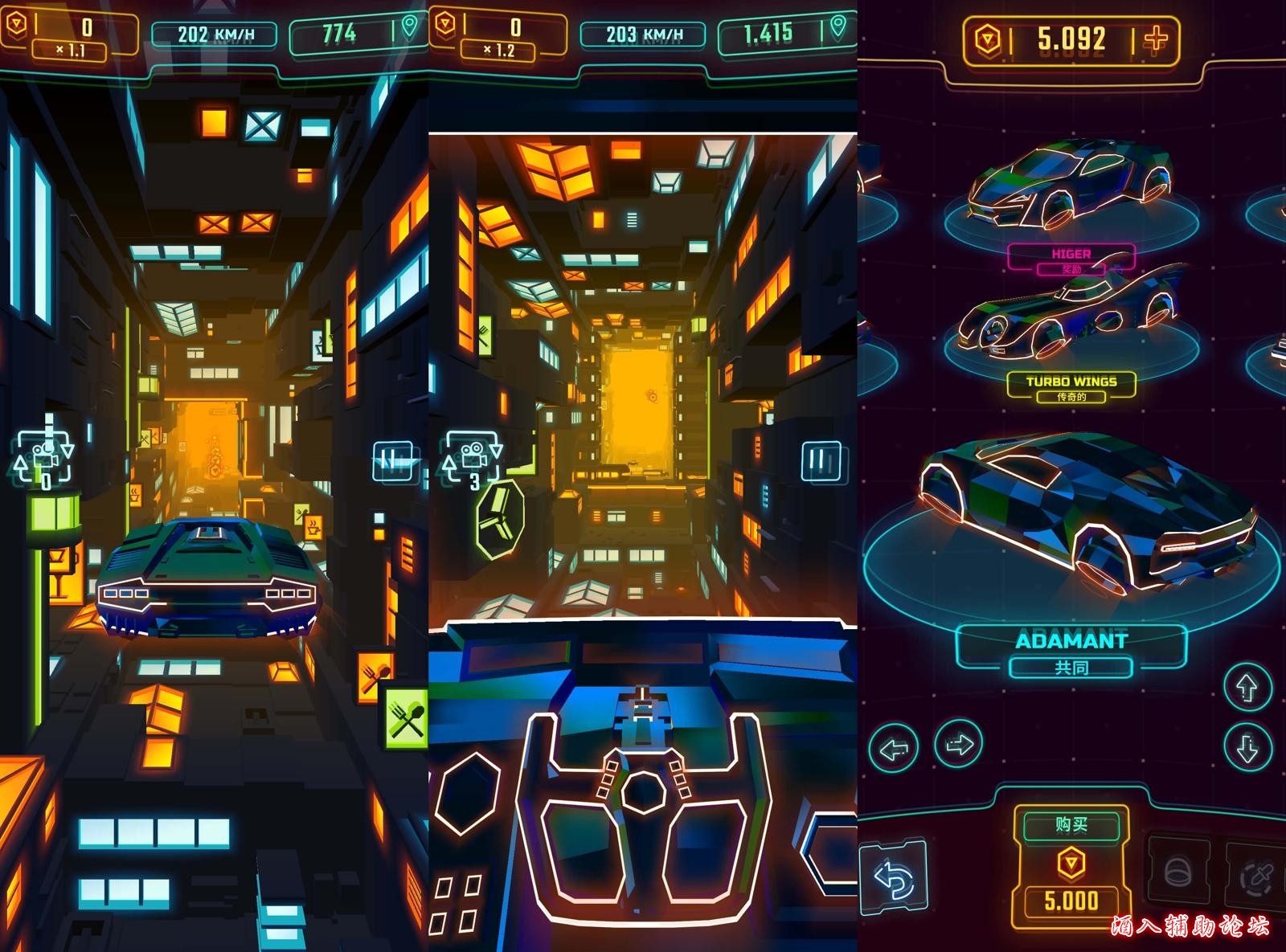Tap the left arrow button

(894, 748)
